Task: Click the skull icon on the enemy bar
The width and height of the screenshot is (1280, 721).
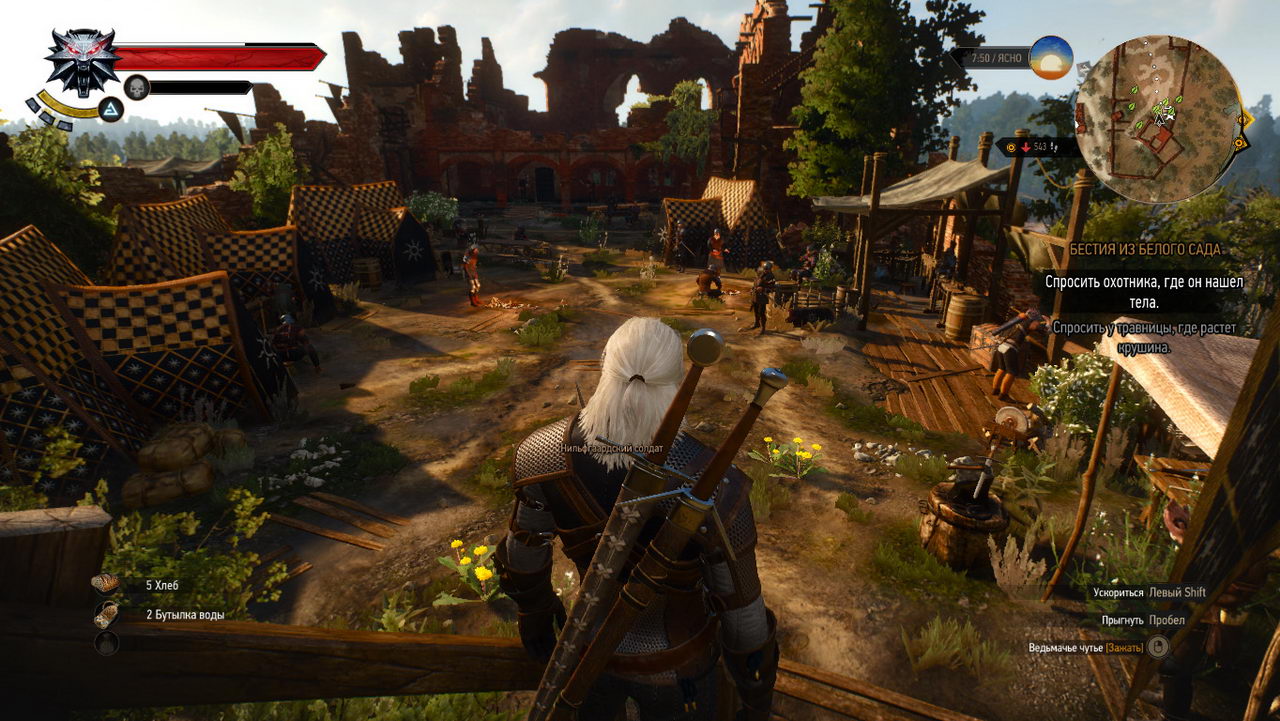Action: (x=136, y=87)
